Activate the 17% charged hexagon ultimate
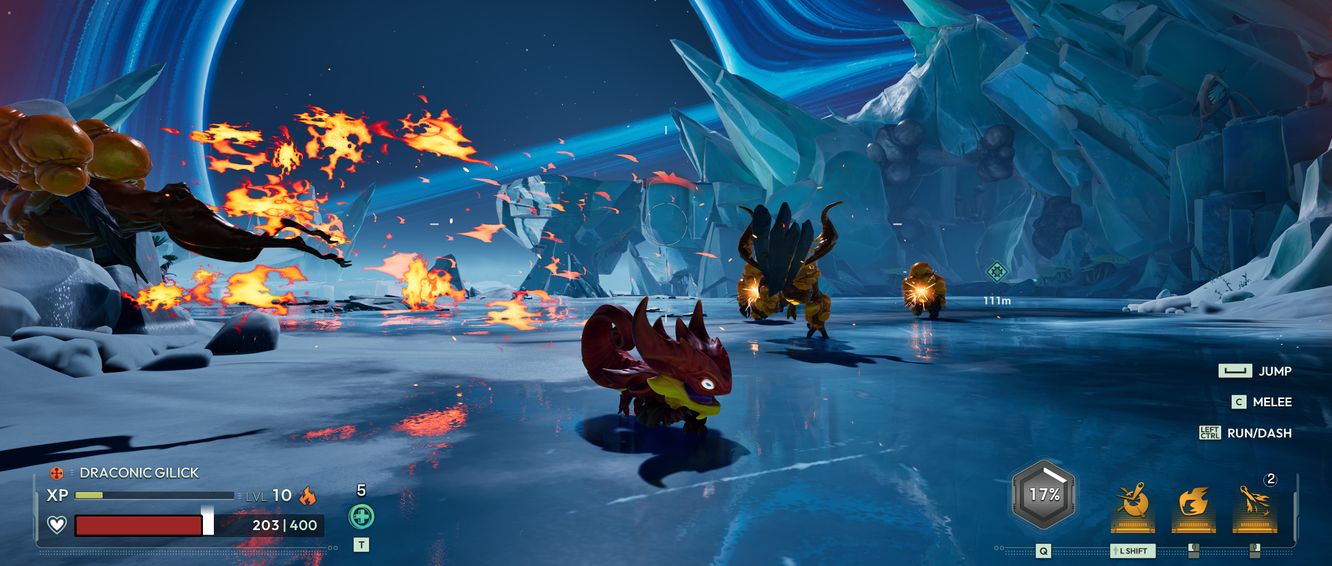This screenshot has height=566, width=1332. 1044,494
